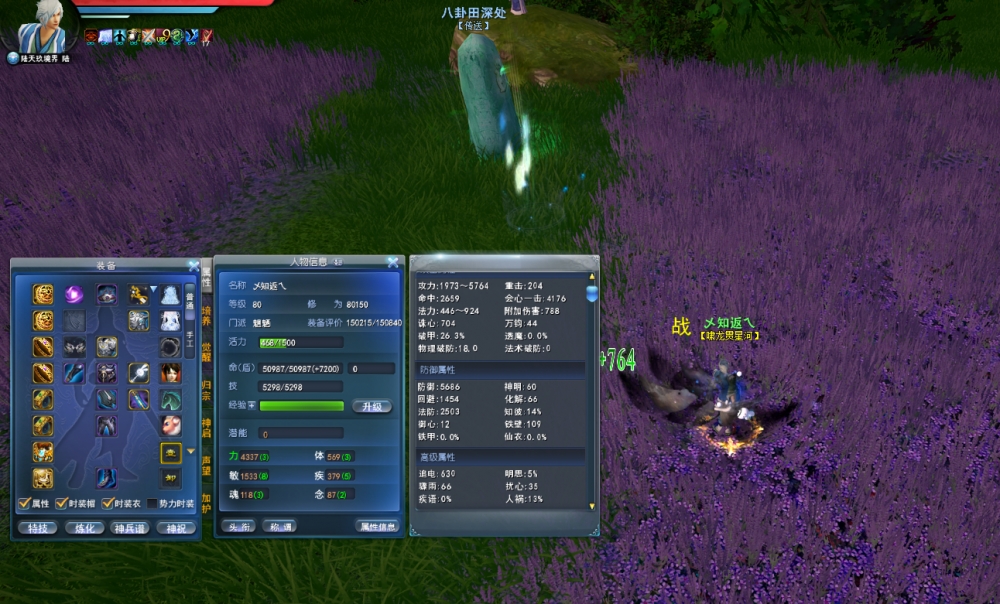This screenshot has height=604, width=1000.
Task: Switch to the 培养 side tab
Action: [x=207, y=314]
